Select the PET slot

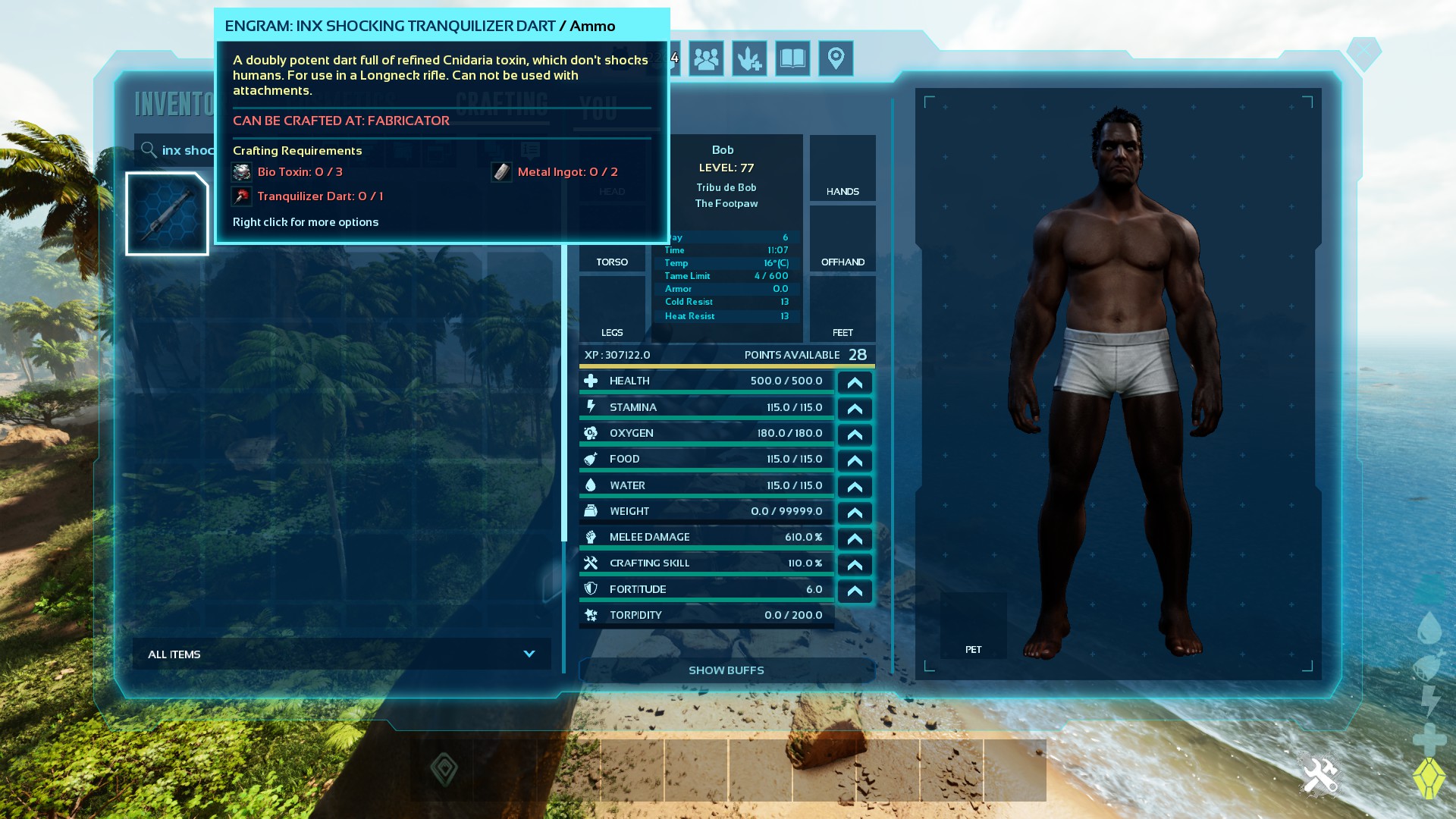(973, 625)
